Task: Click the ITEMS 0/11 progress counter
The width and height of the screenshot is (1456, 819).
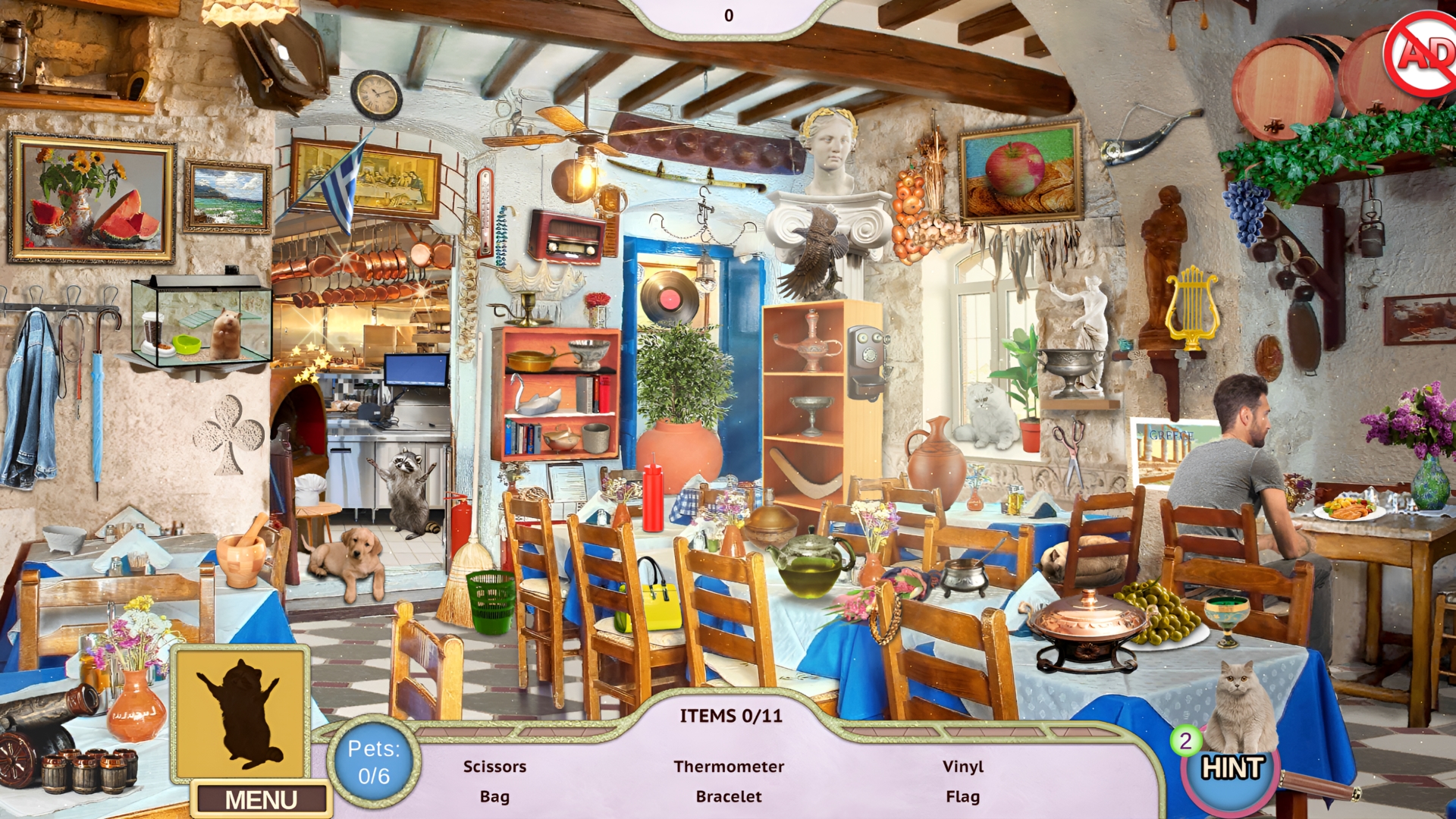Action: pyautogui.click(x=730, y=716)
